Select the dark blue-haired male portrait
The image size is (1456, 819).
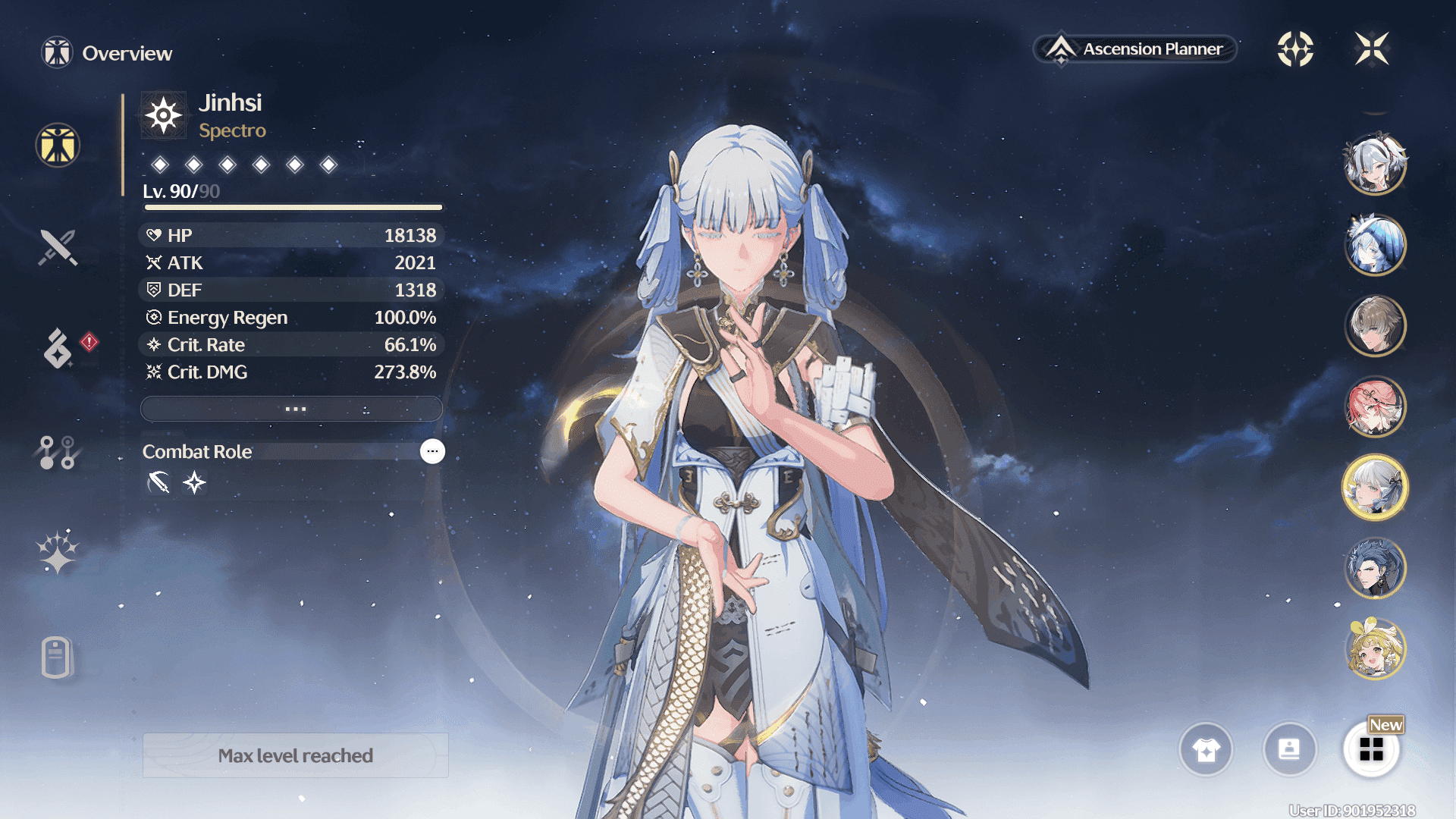click(x=1375, y=568)
